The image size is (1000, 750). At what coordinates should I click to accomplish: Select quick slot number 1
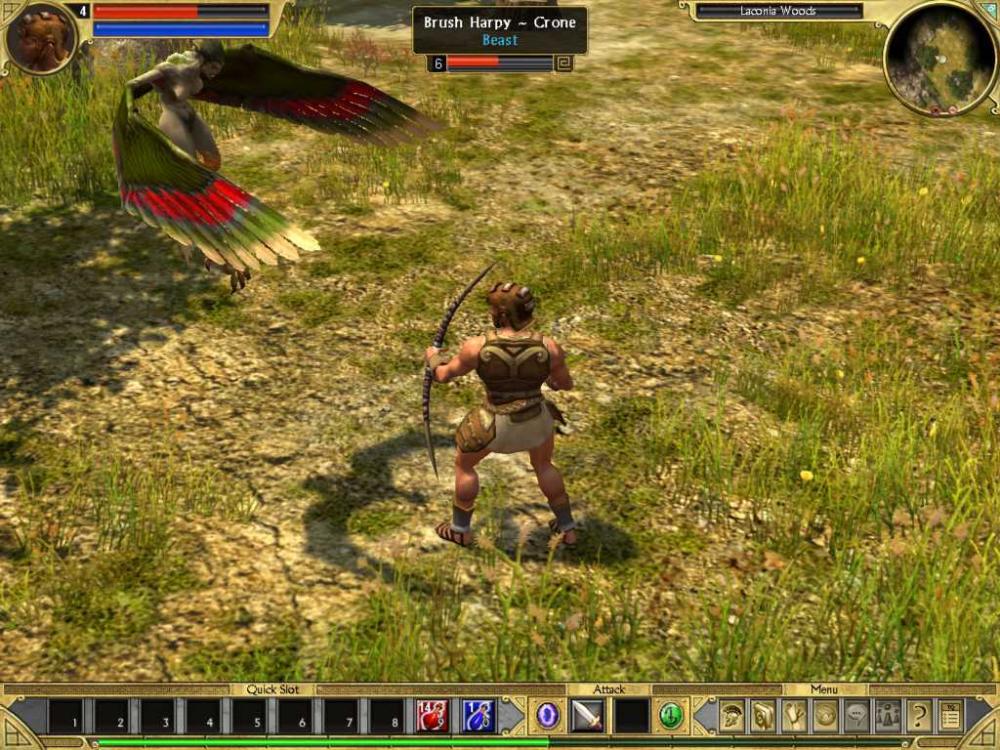[x=66, y=717]
